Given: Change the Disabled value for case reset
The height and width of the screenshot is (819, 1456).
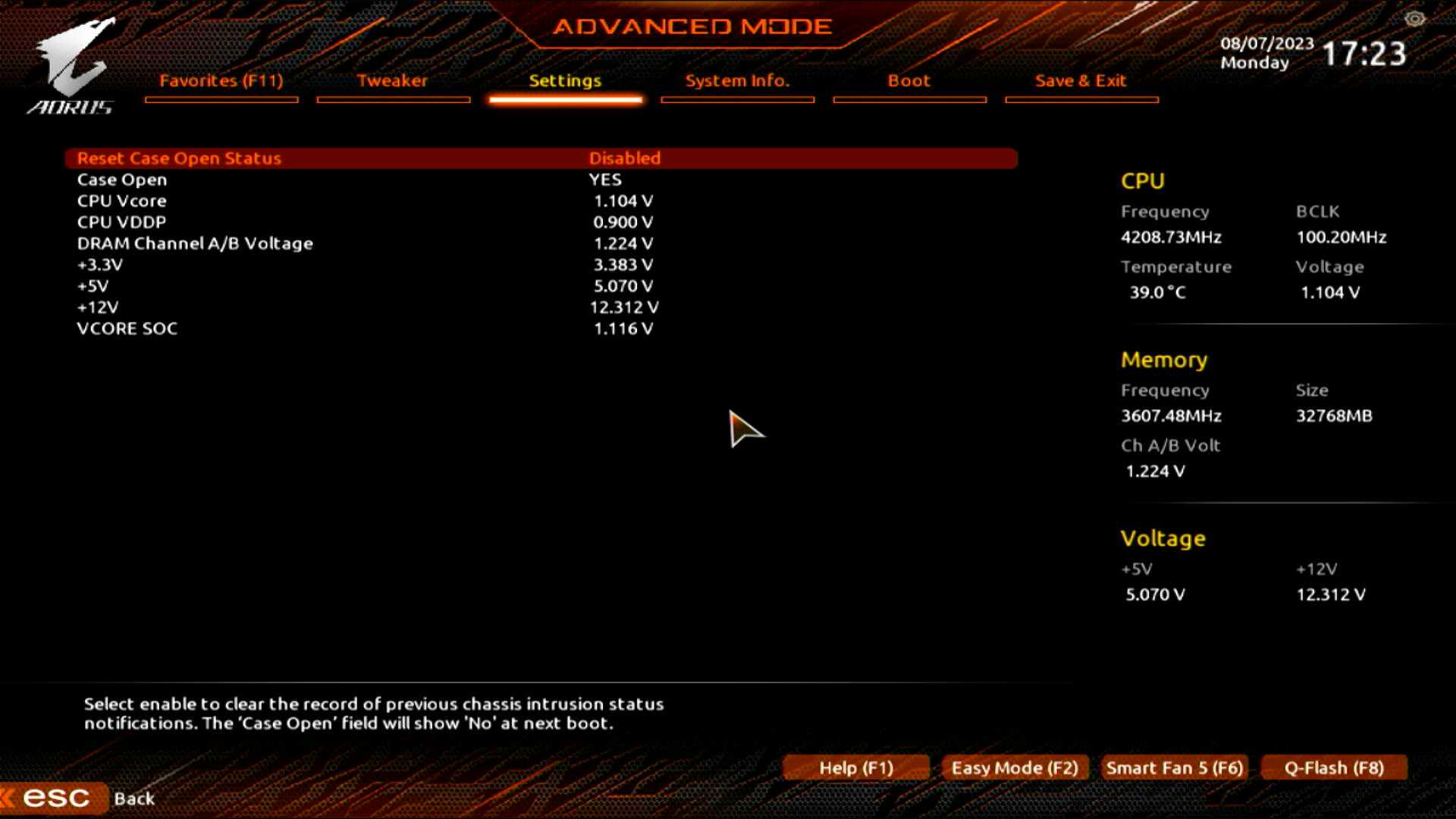Looking at the screenshot, I should point(625,158).
